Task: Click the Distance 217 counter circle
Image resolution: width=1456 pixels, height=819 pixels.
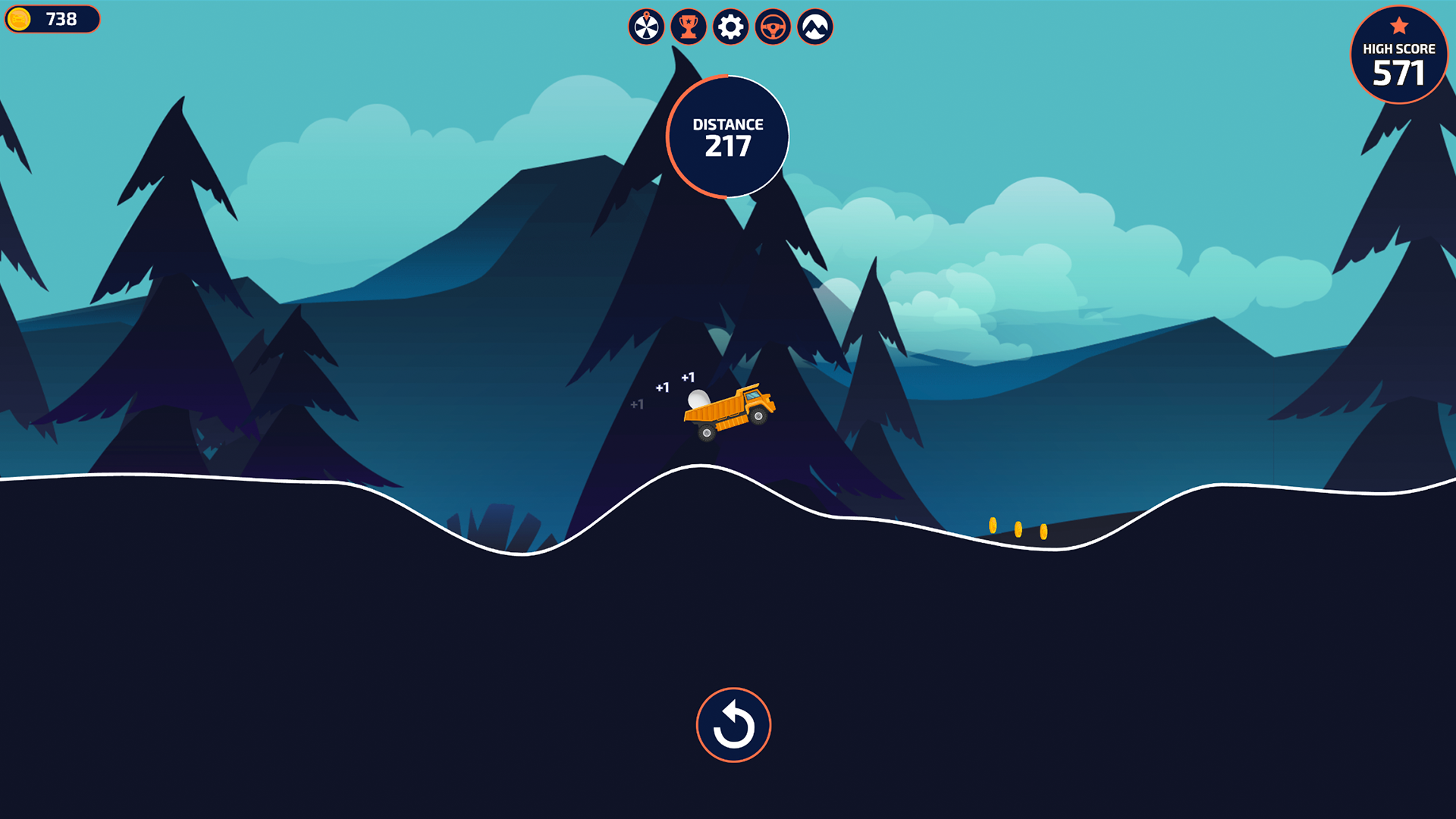Action: pos(727,136)
